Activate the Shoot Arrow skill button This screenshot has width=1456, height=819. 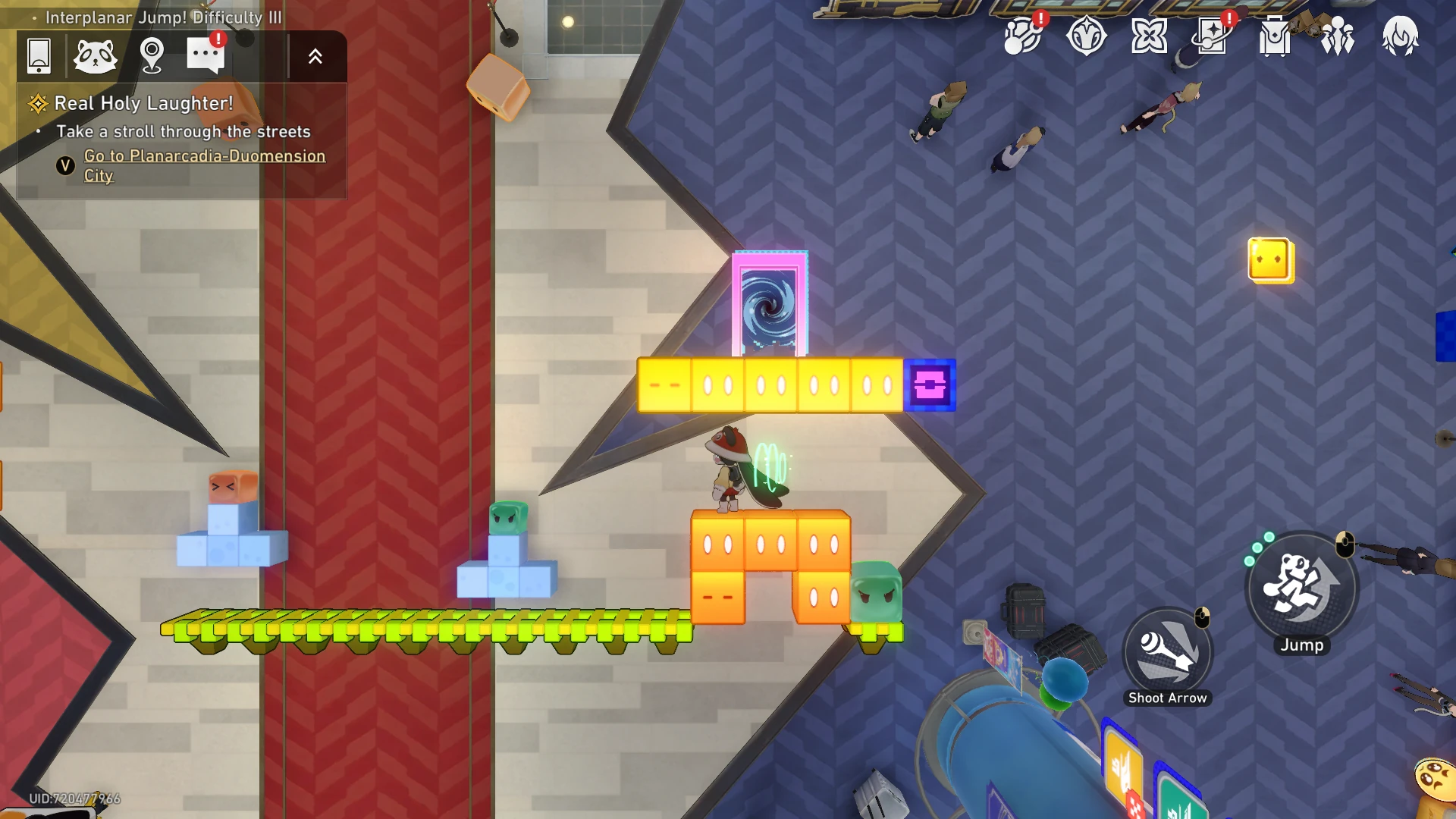pyautogui.click(x=1168, y=652)
